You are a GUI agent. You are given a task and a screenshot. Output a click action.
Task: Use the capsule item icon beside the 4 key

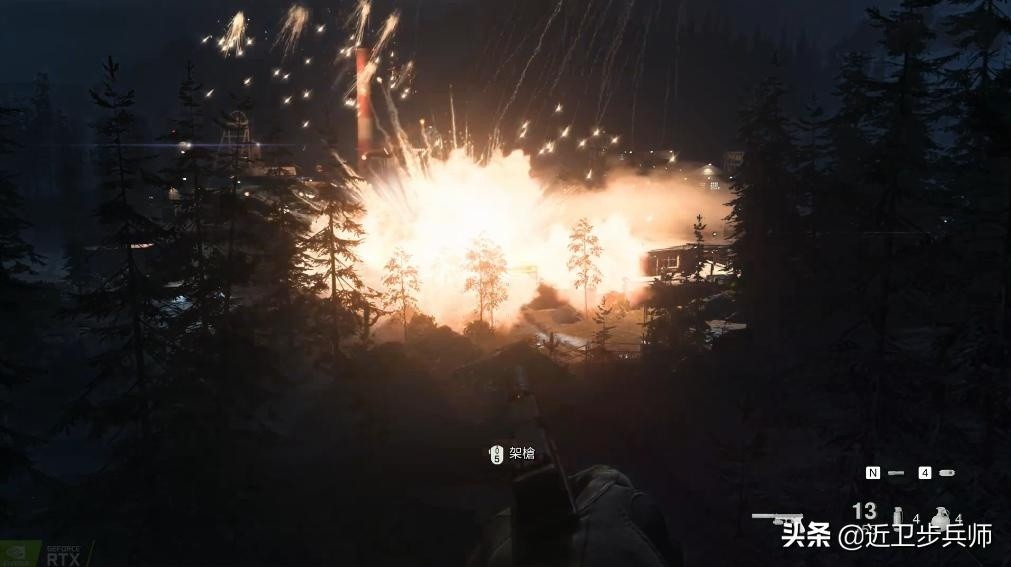point(947,473)
